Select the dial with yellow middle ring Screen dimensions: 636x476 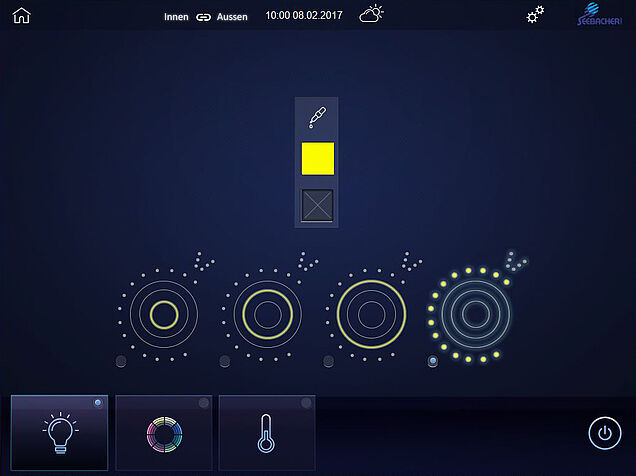[x=267, y=314]
